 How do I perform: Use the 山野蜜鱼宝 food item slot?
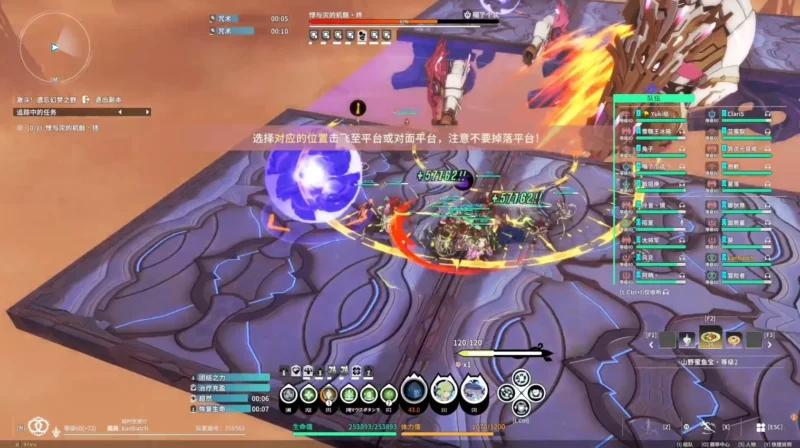(x=711, y=340)
